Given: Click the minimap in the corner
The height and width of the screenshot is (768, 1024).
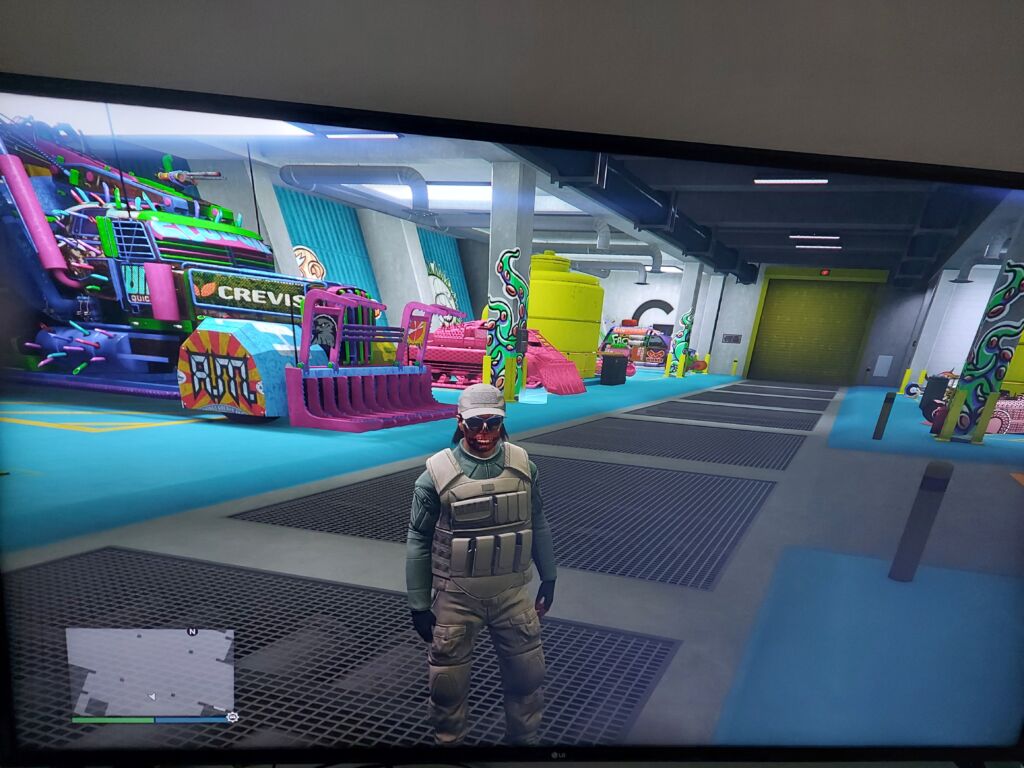Looking at the screenshot, I should pos(150,670).
